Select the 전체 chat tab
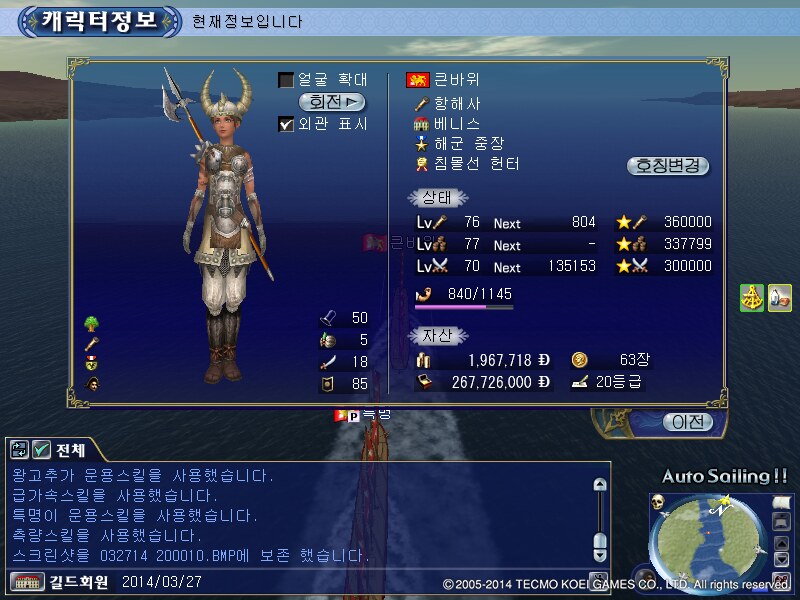The height and width of the screenshot is (600, 800). [71, 449]
